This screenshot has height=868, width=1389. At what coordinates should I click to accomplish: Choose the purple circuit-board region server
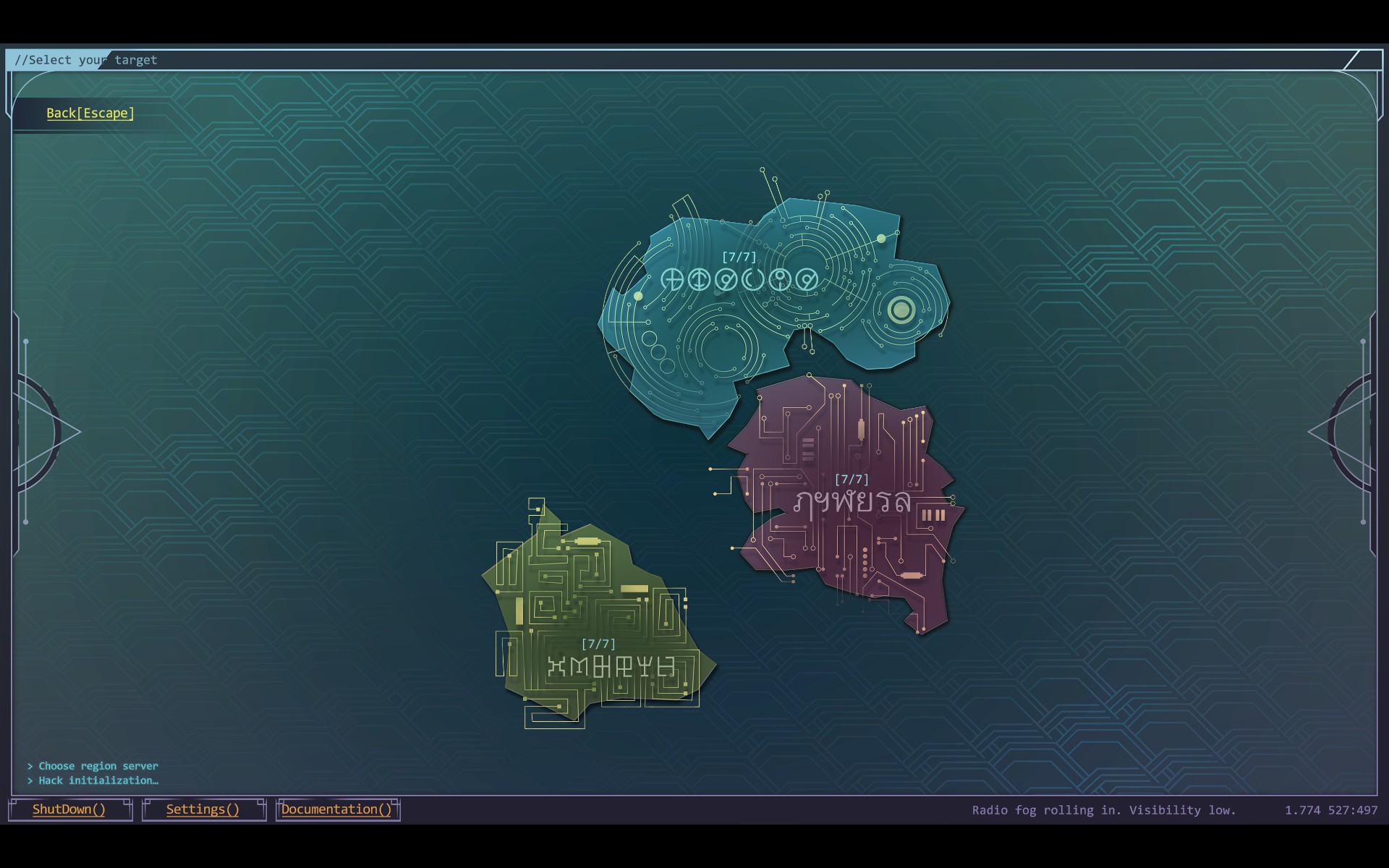[x=852, y=501]
